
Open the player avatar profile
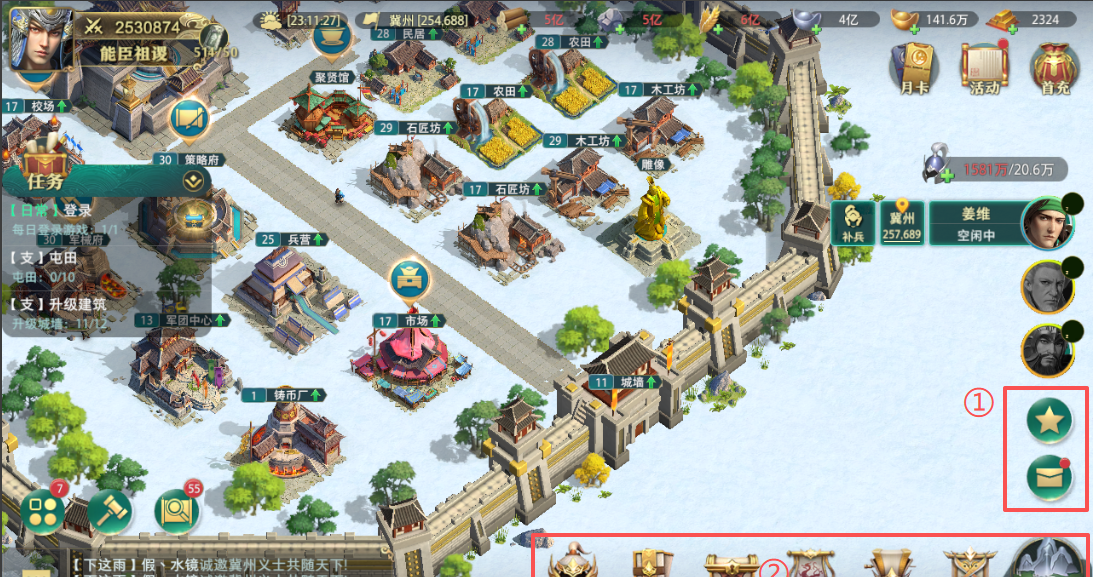point(38,38)
